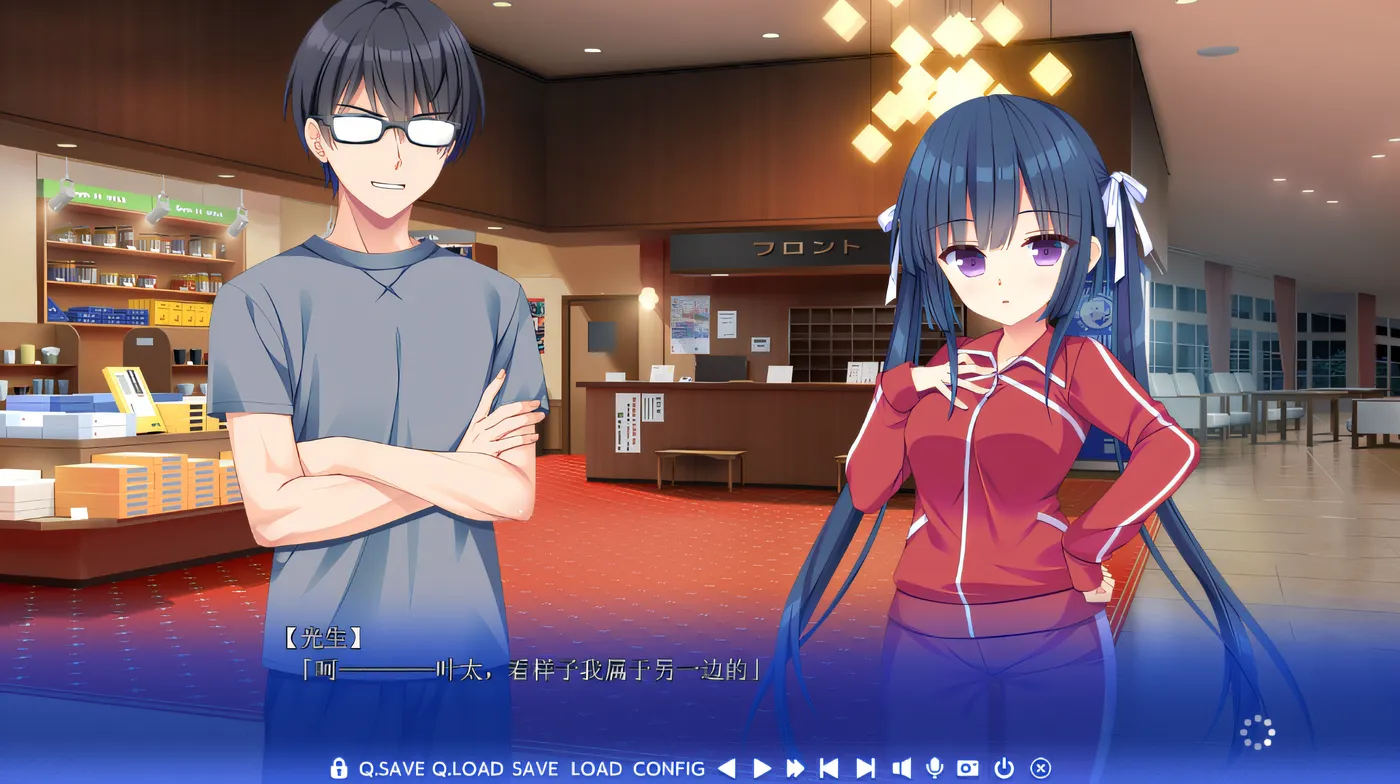1400x784 pixels.
Task: Open the LOAD screen
Action: pos(595,768)
